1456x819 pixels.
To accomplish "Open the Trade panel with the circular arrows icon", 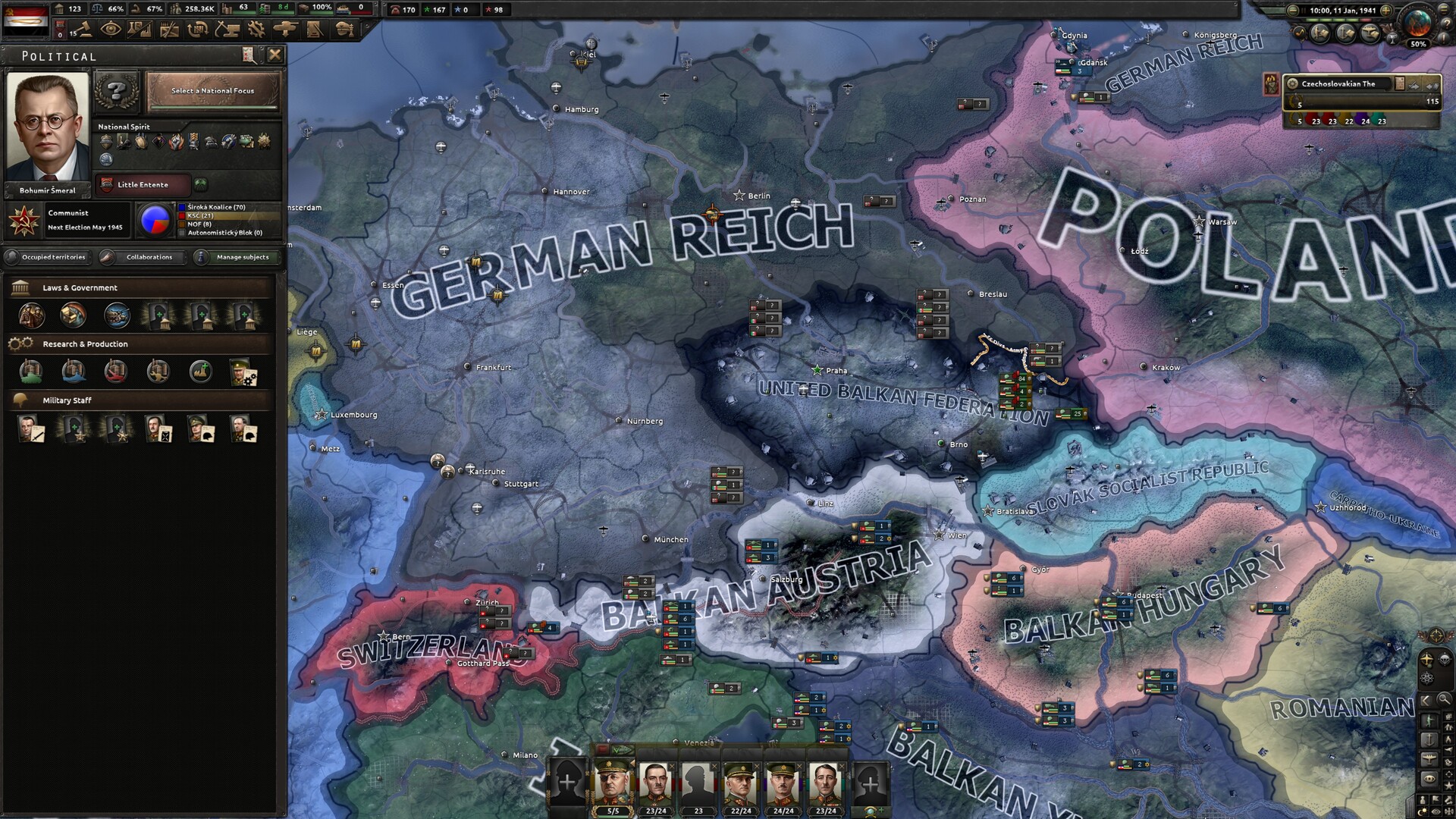I will tap(196, 30).
